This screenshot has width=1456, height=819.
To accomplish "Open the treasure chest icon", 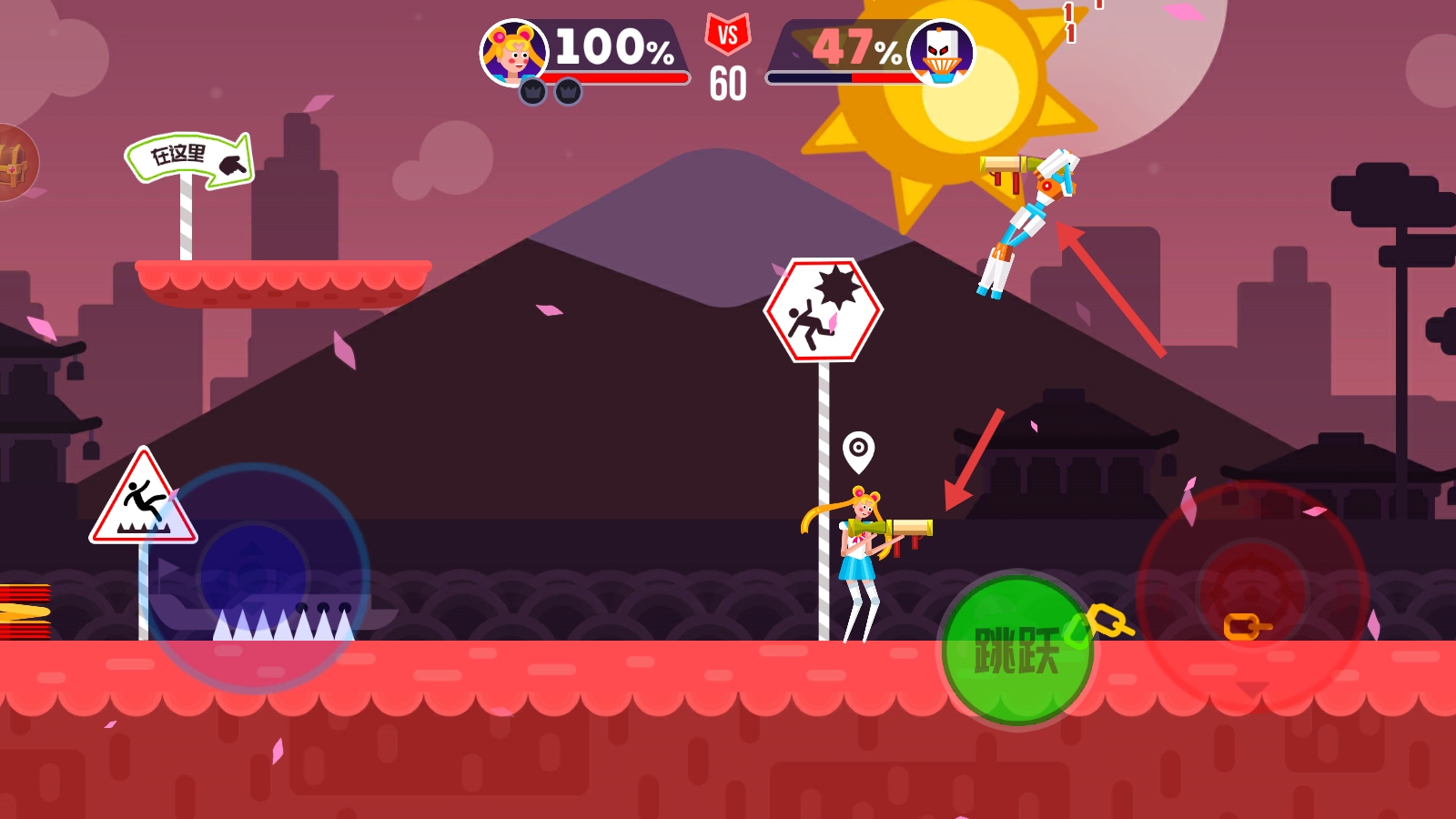I will point(13,164).
